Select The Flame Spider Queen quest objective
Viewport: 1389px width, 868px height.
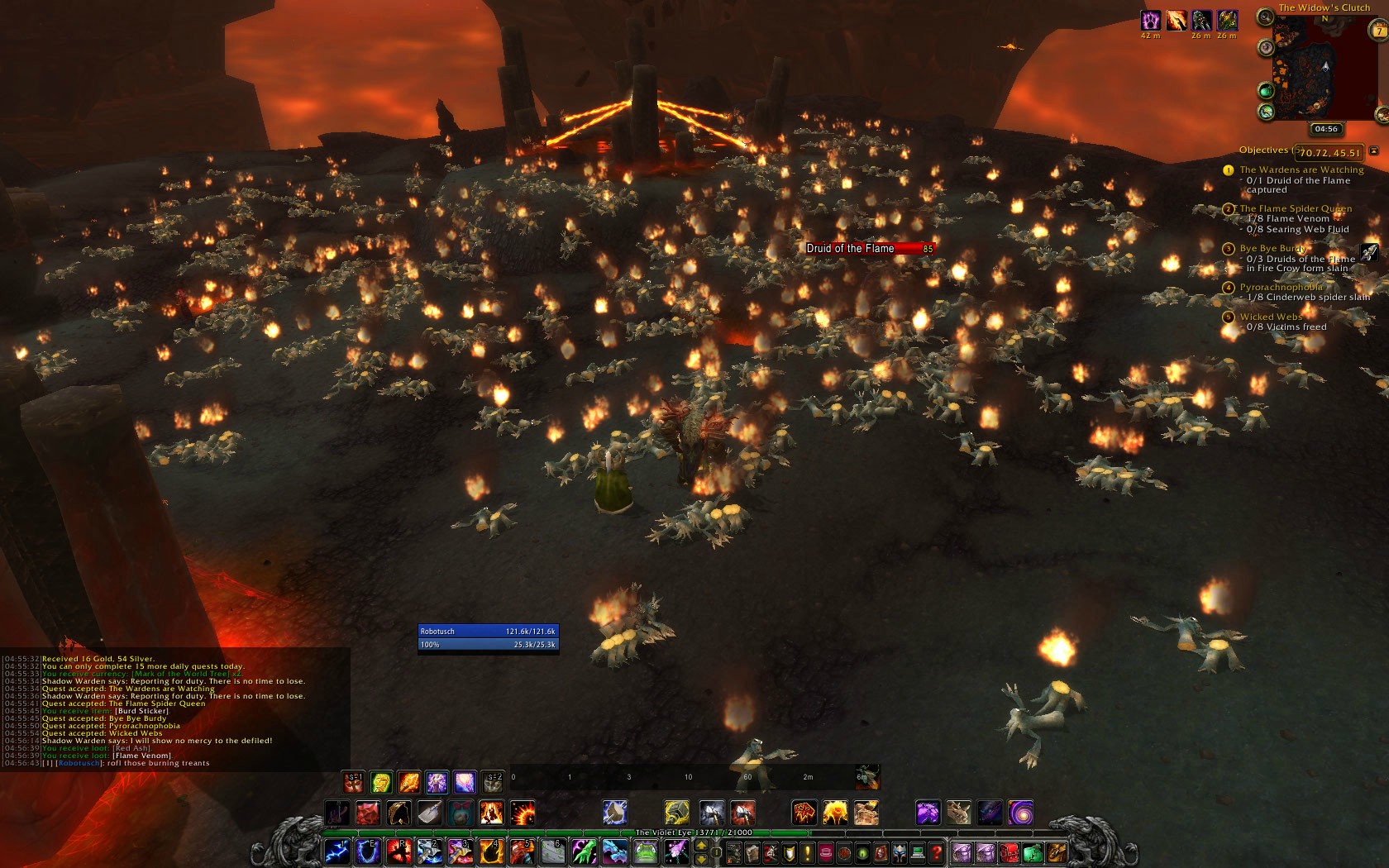point(1296,208)
